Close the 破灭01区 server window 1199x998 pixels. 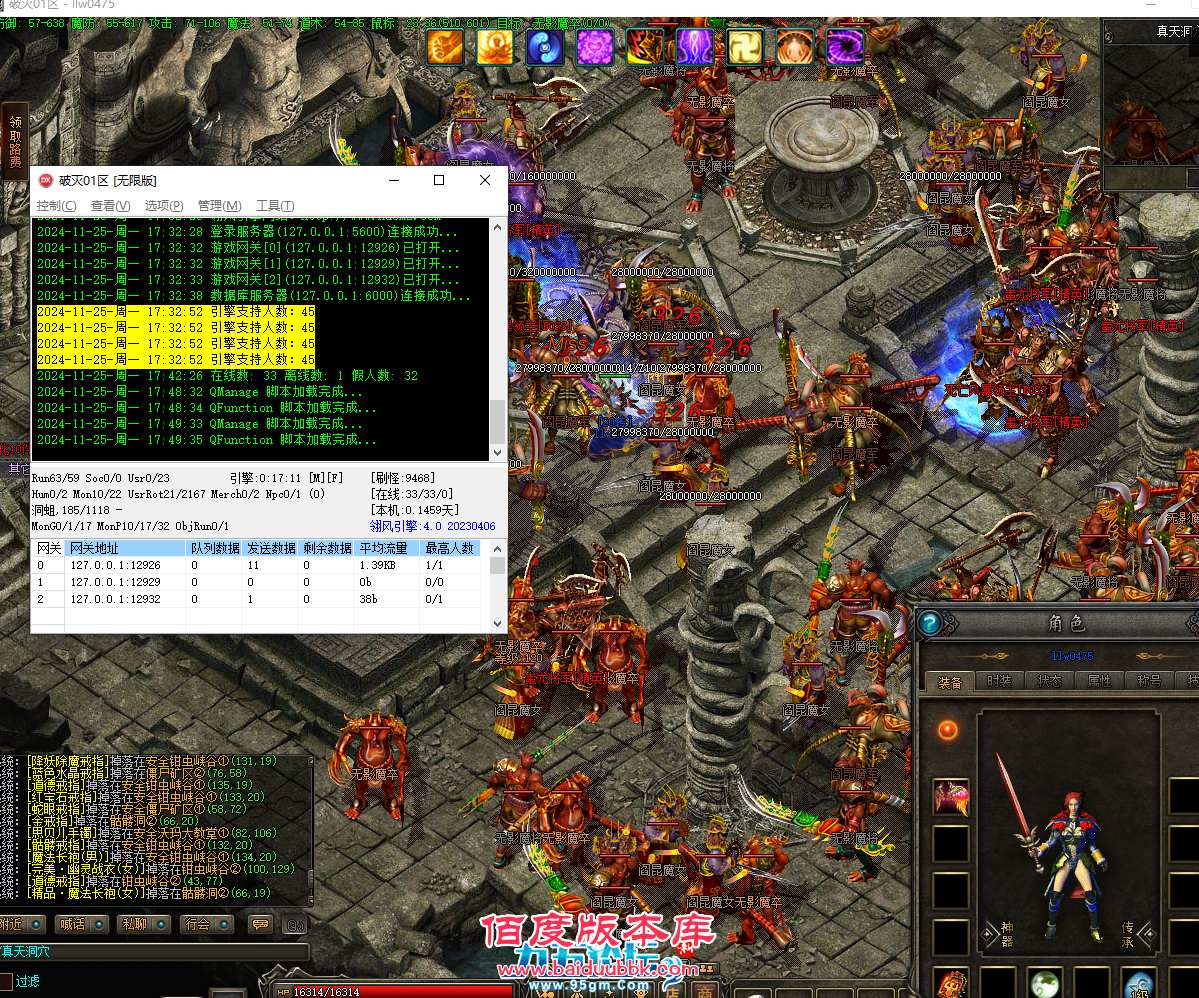[485, 180]
